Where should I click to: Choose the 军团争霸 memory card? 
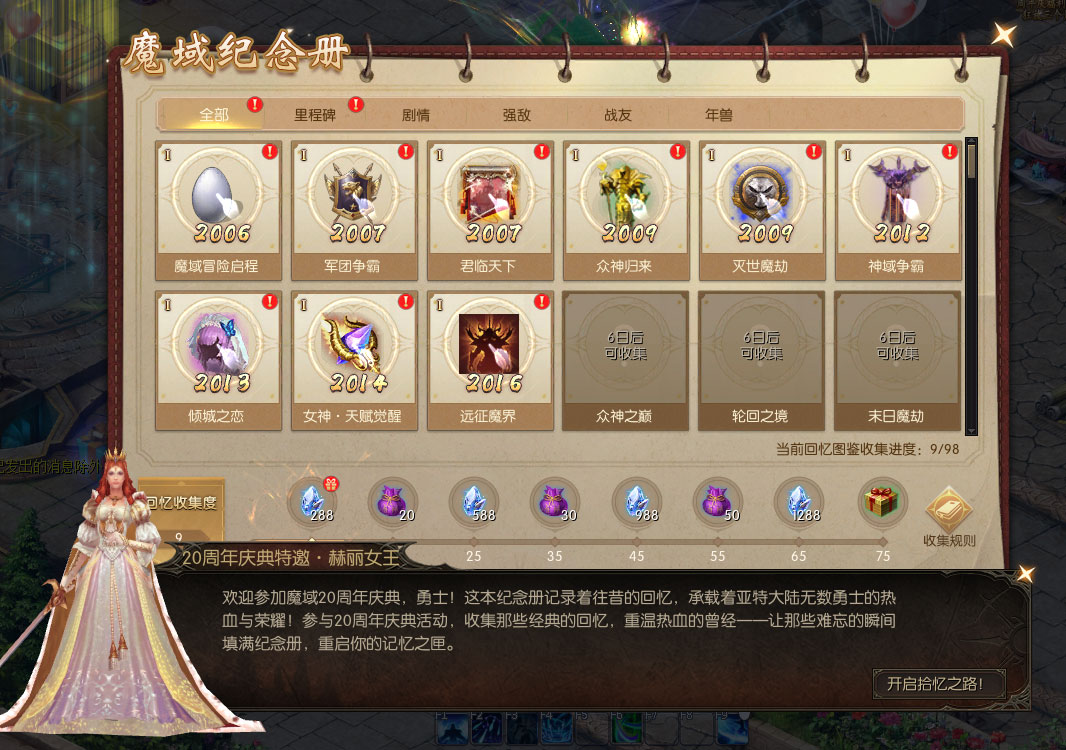pos(354,209)
